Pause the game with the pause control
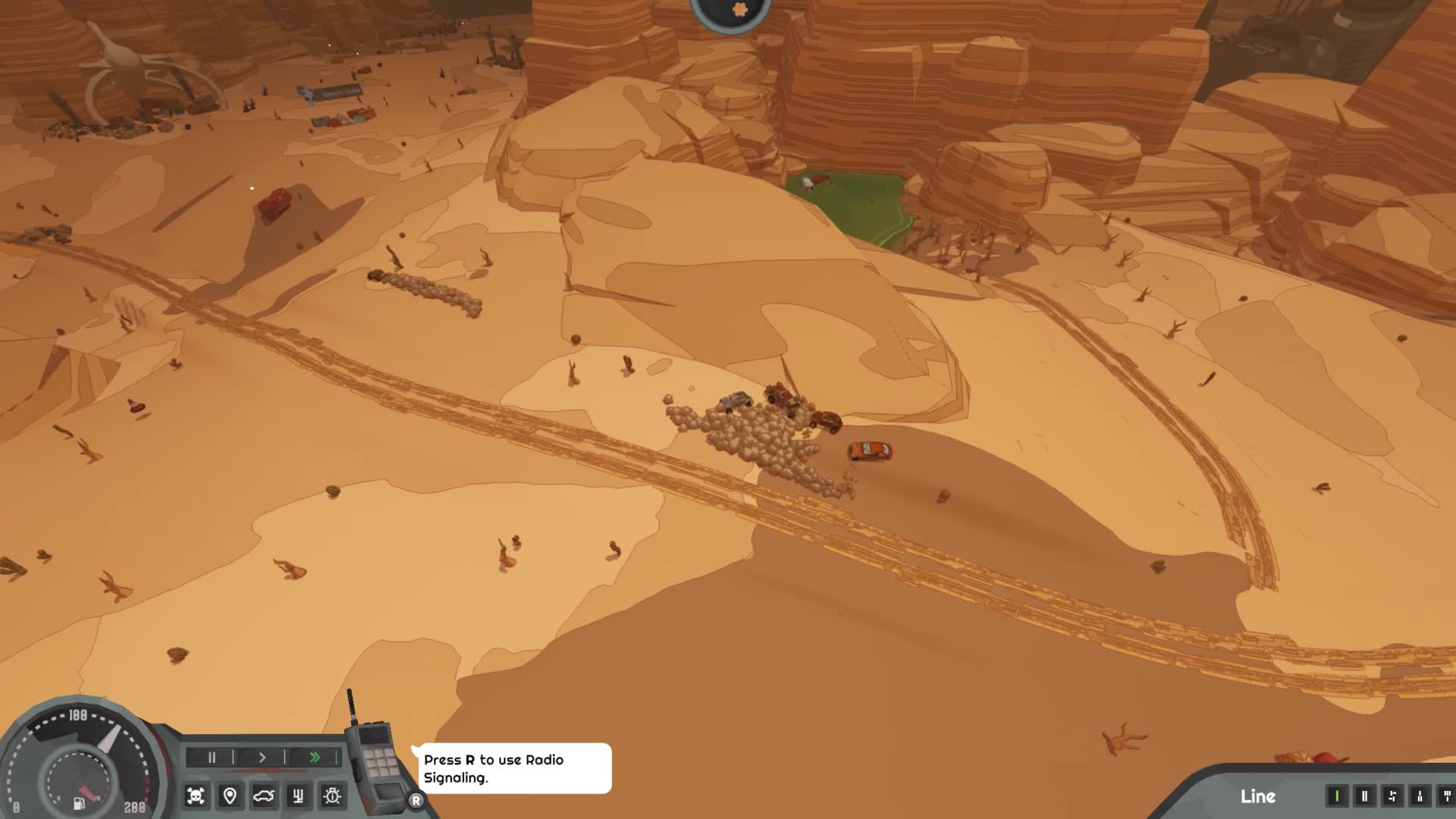The image size is (1456, 819). tap(212, 758)
